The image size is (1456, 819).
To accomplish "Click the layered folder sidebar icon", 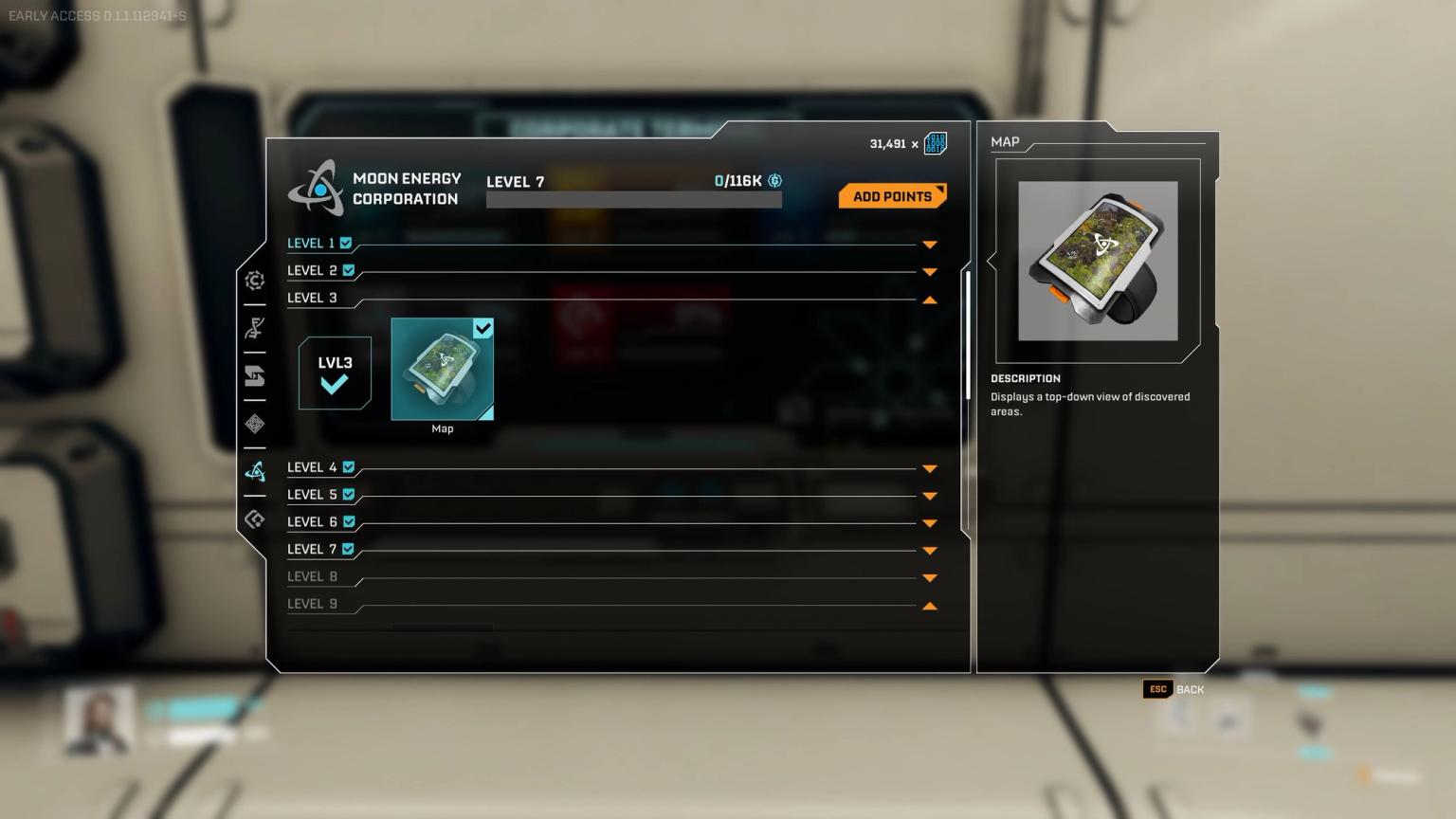I will tap(254, 375).
